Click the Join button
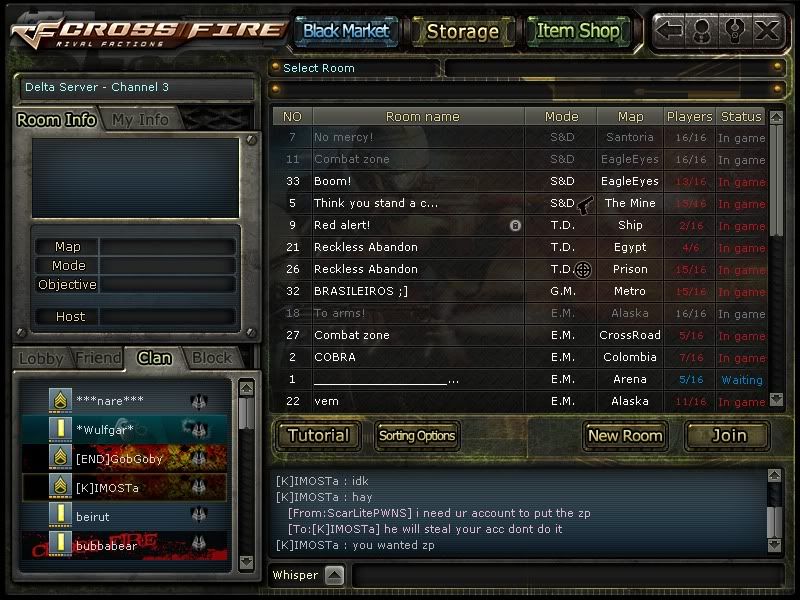Viewport: 800px width, 600px height. (728, 435)
